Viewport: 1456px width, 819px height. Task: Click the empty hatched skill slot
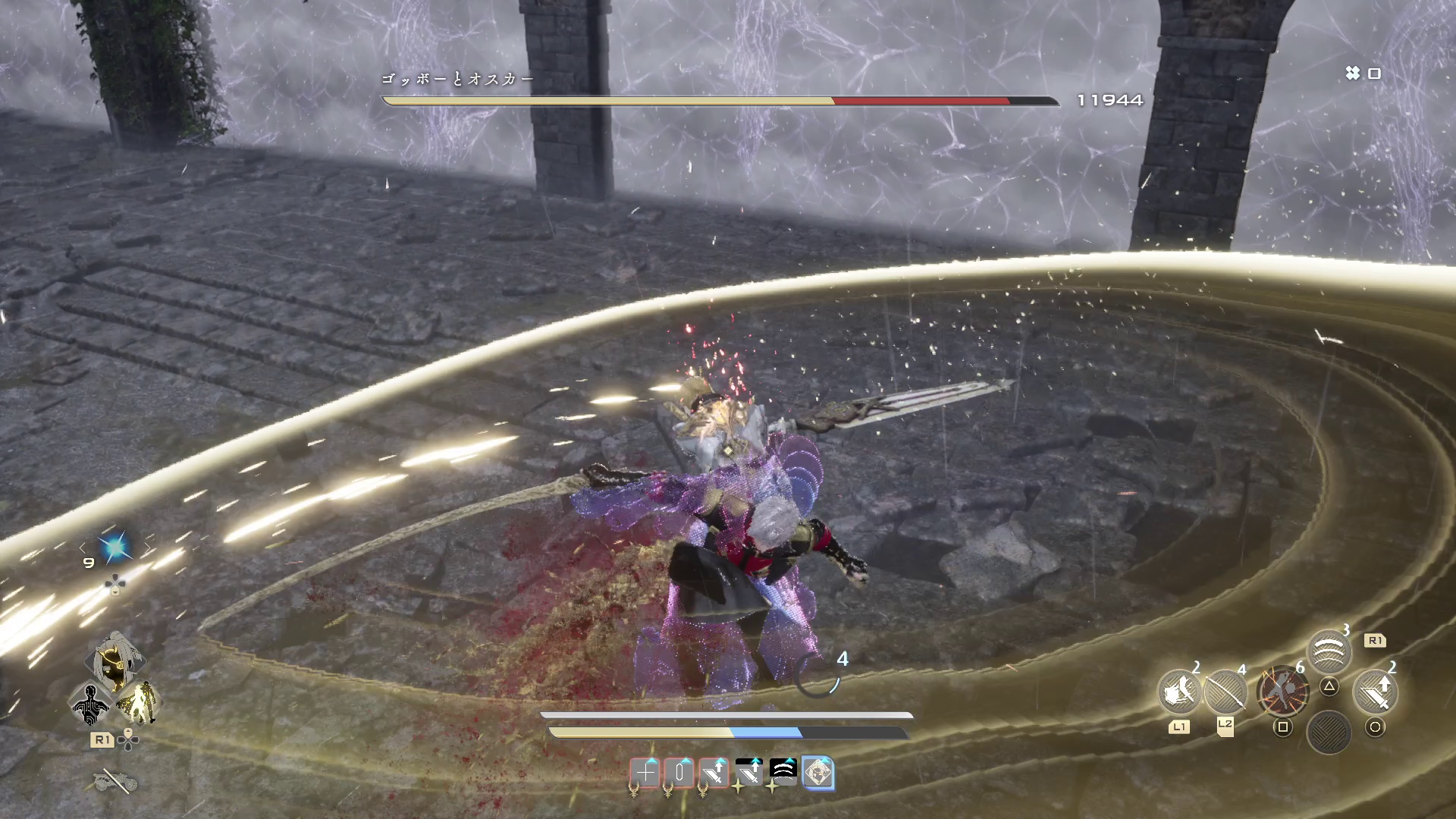click(1329, 732)
